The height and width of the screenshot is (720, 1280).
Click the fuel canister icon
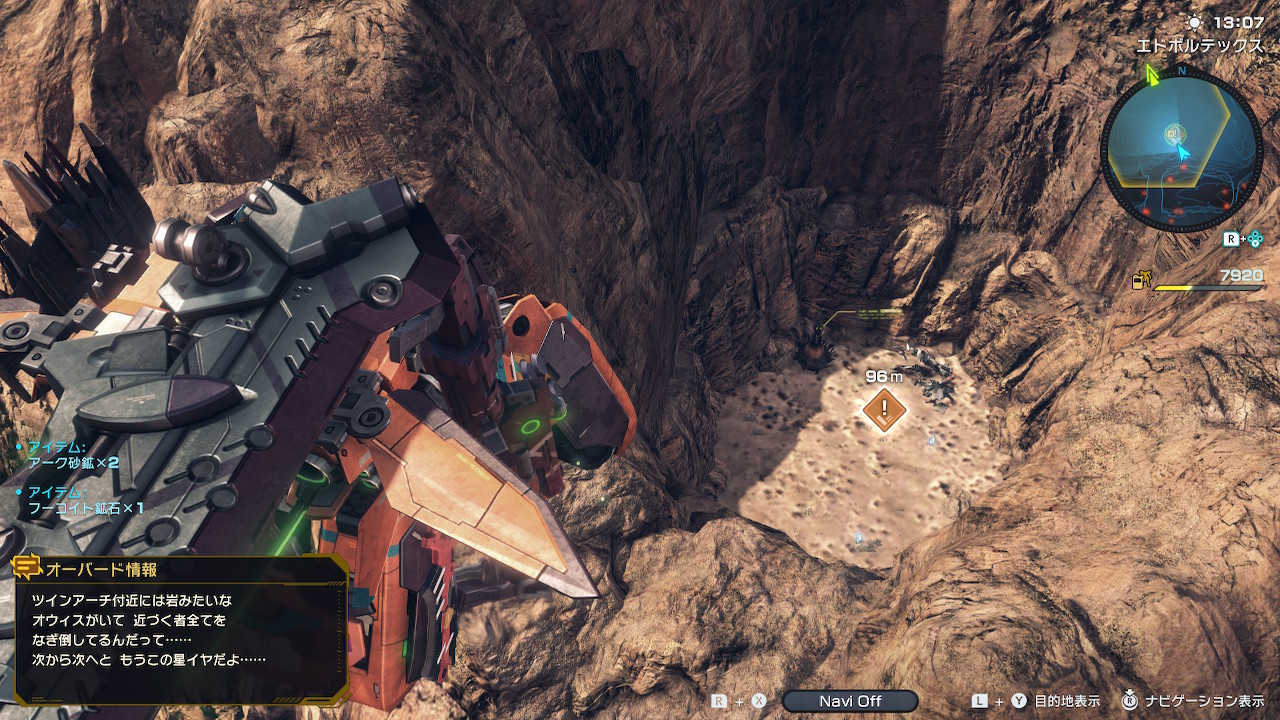click(x=1140, y=282)
